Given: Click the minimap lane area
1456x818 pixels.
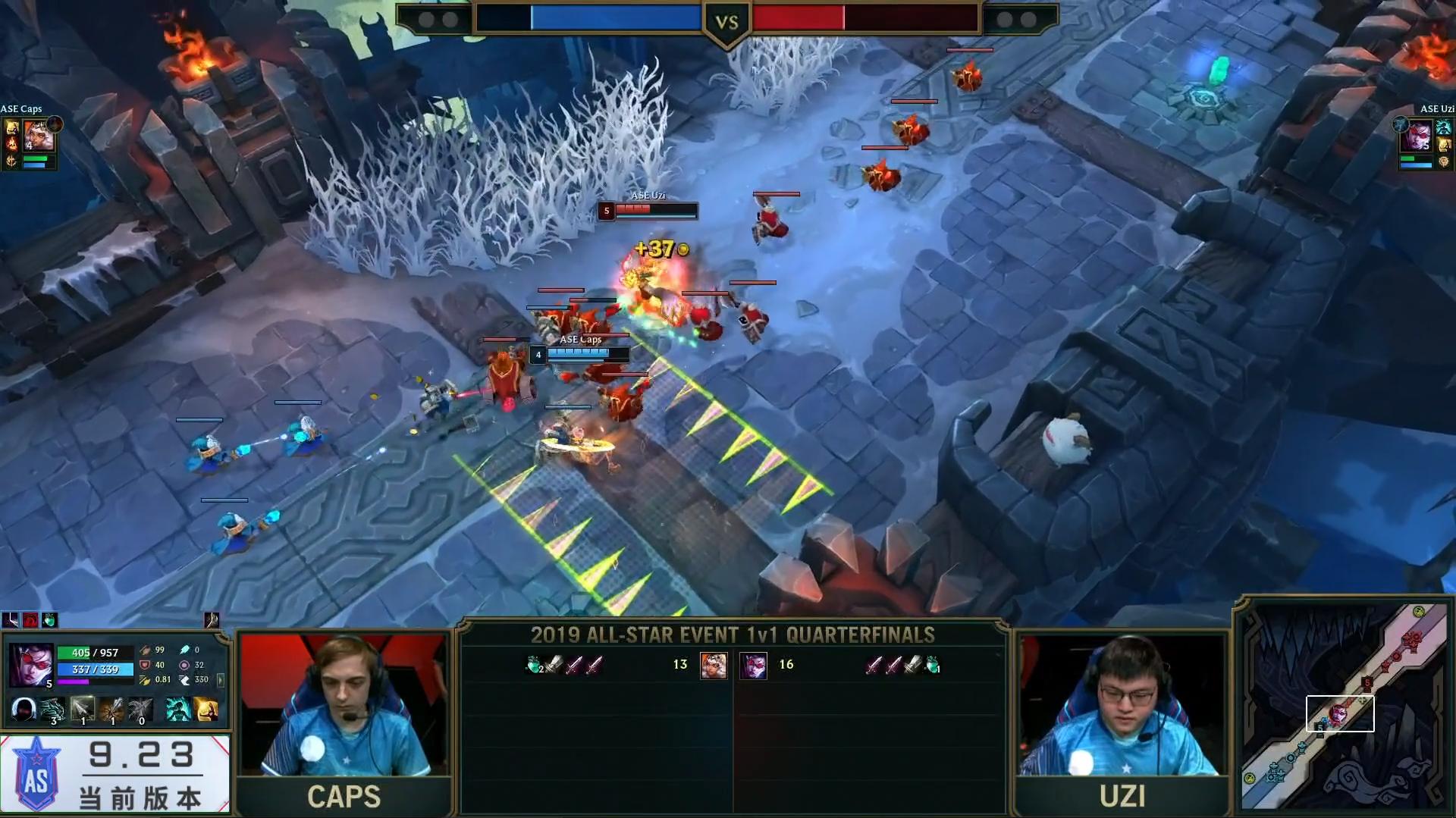Looking at the screenshot, I should coord(1340,713).
